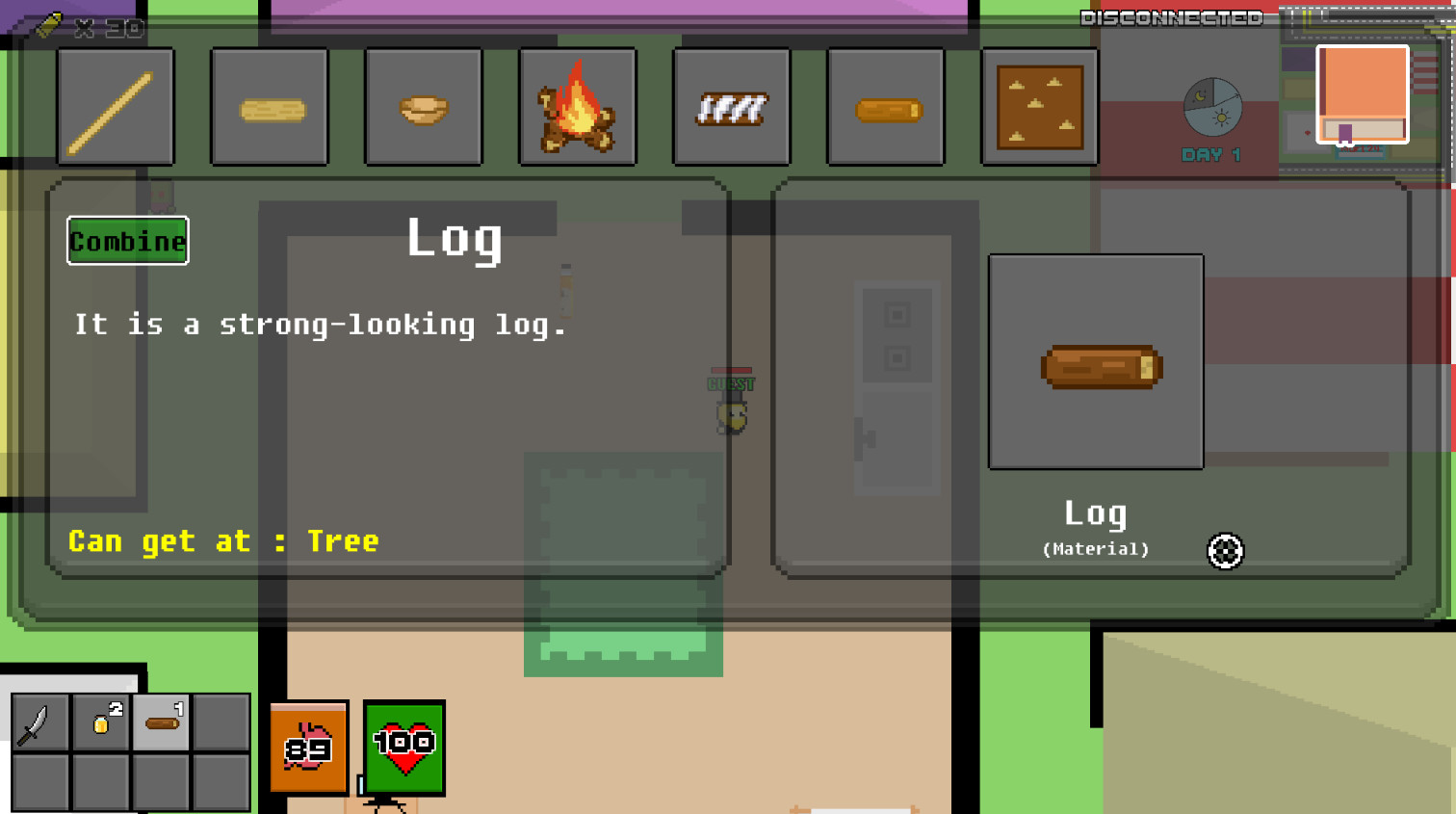Select the stick recipe in the crafting bar
Viewport: 1456px width, 814px height.
[116, 106]
